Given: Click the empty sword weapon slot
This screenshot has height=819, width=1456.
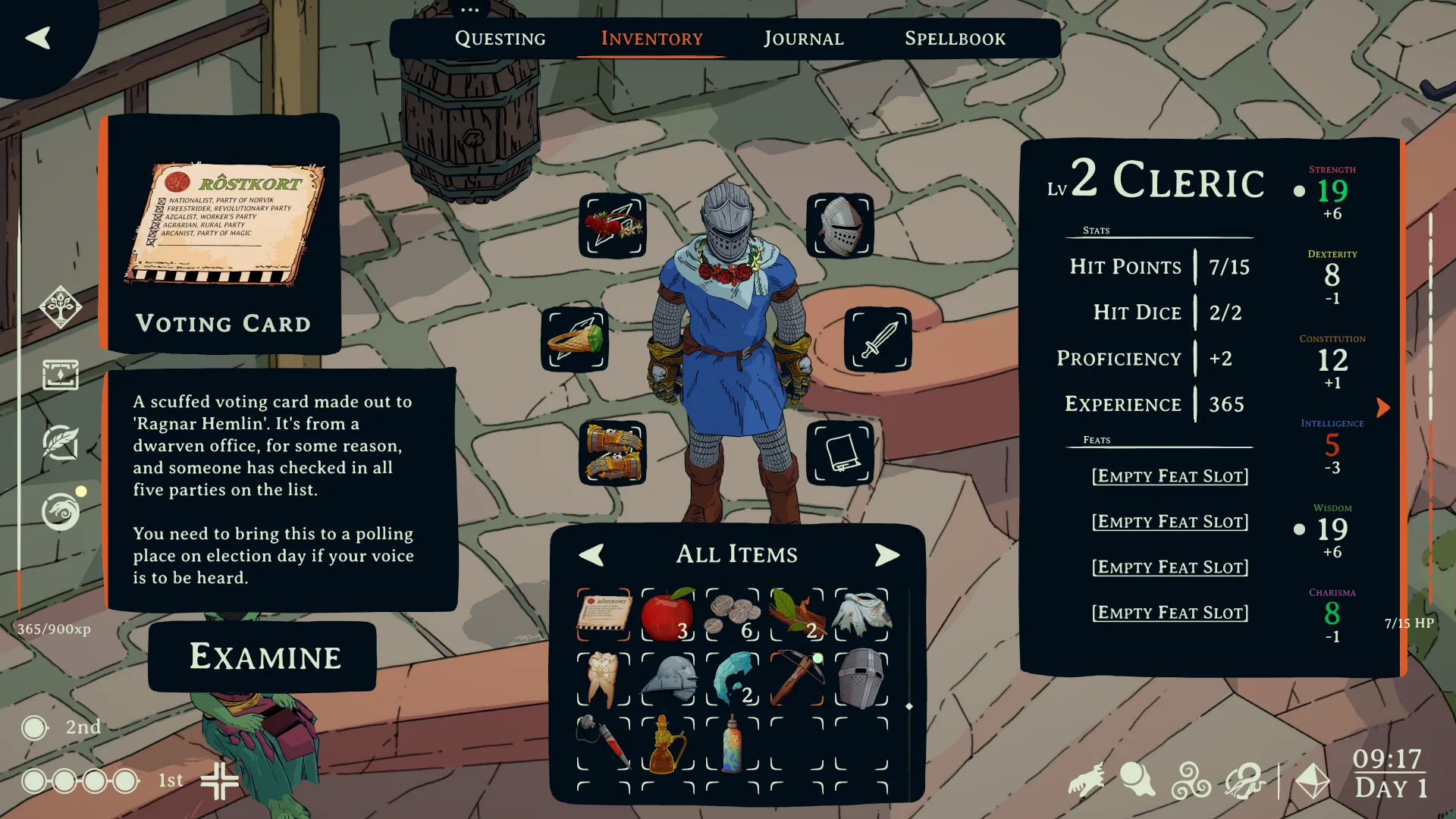Looking at the screenshot, I should click(878, 339).
